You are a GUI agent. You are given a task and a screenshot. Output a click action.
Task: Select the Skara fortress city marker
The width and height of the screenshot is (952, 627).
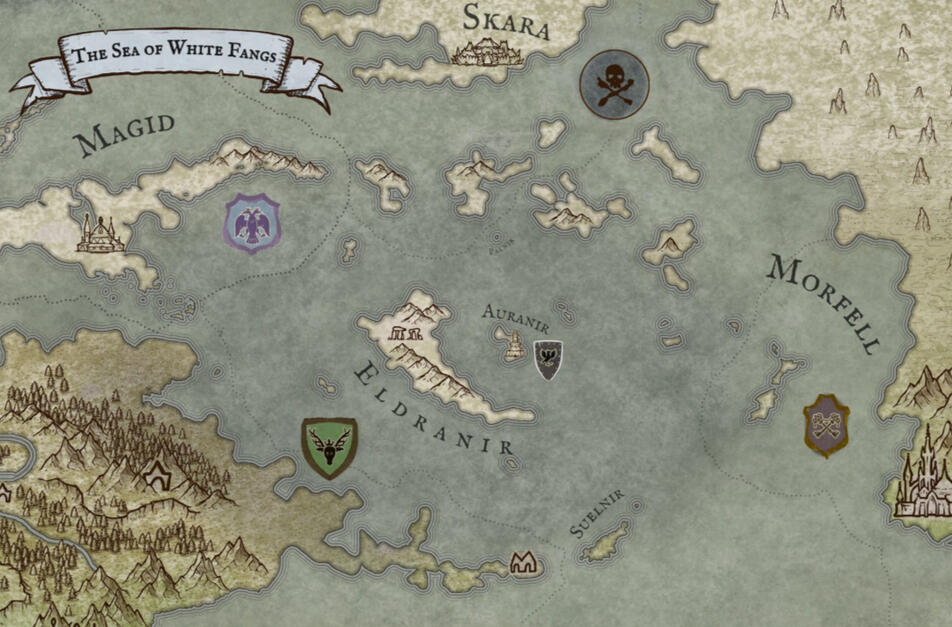coord(488,51)
